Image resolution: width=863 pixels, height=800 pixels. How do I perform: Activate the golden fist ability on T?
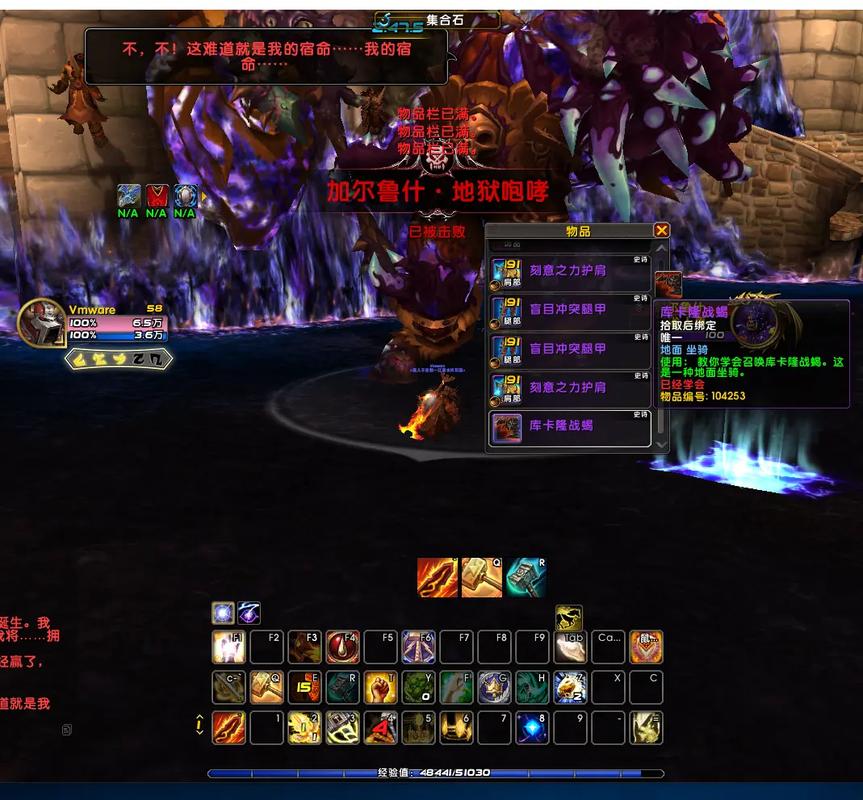click(x=381, y=687)
